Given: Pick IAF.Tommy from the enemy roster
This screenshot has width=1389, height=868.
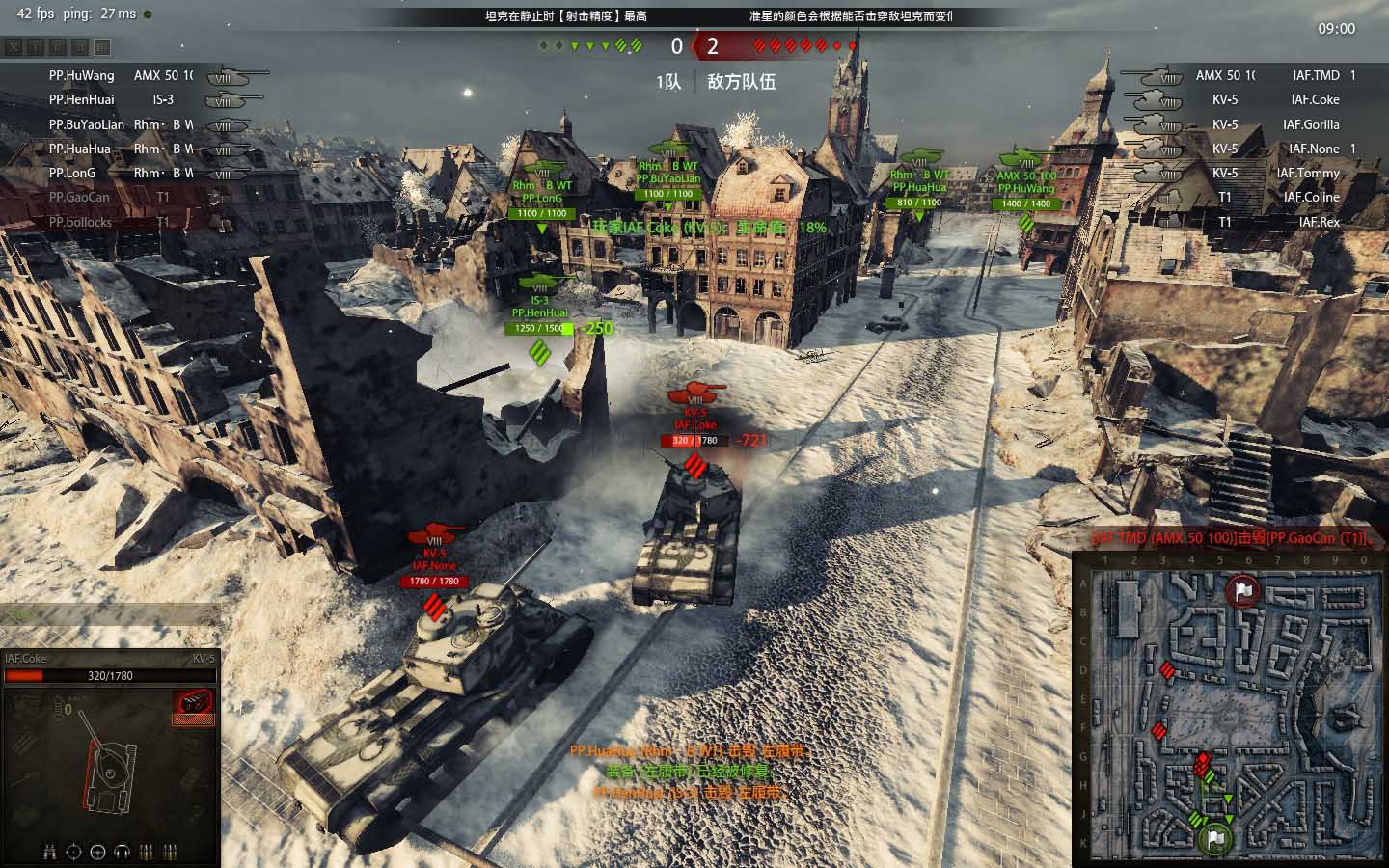Looking at the screenshot, I should coord(1308,173).
